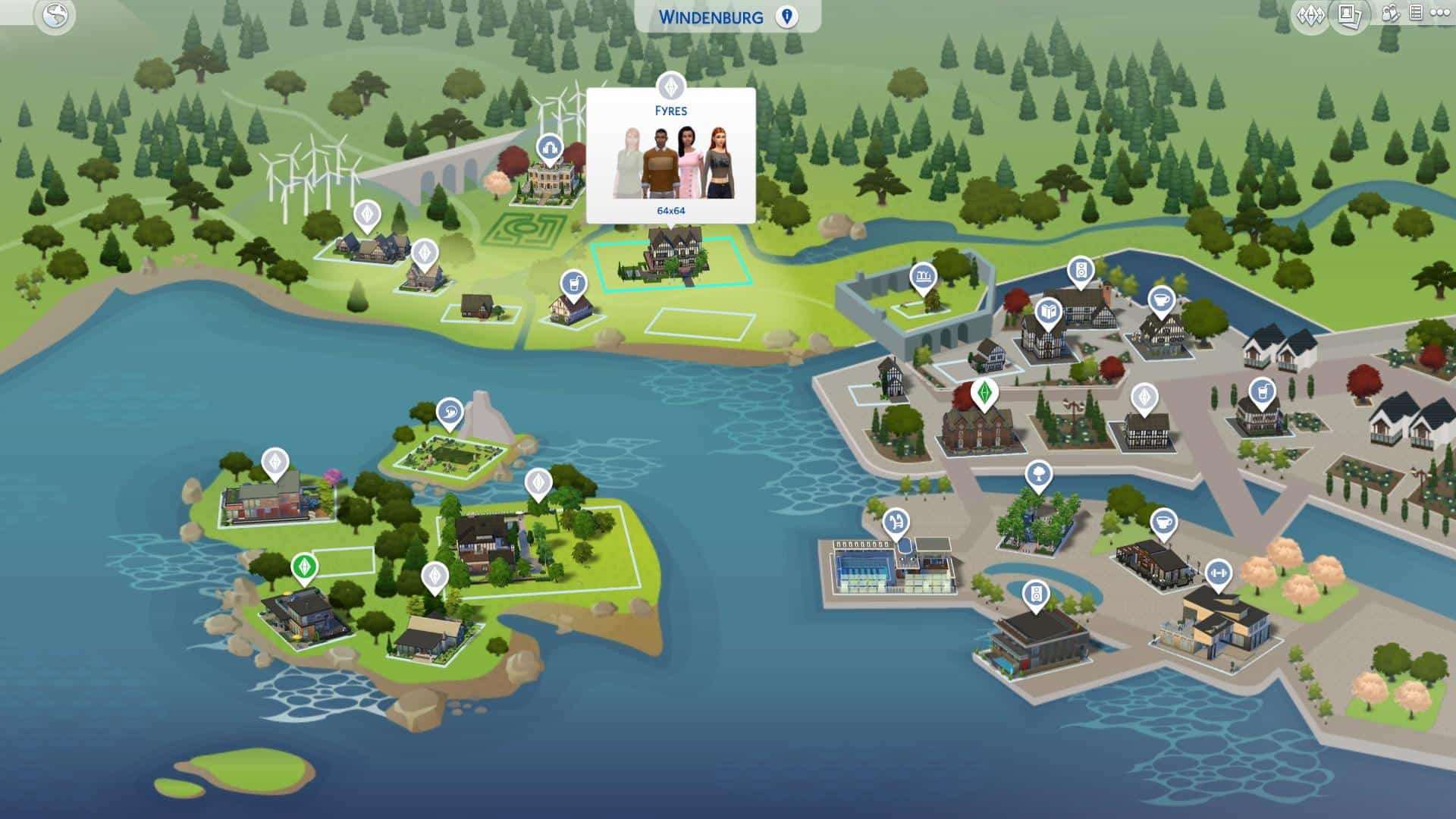
Task: Open the Gallery photos icon
Action: point(1348,15)
